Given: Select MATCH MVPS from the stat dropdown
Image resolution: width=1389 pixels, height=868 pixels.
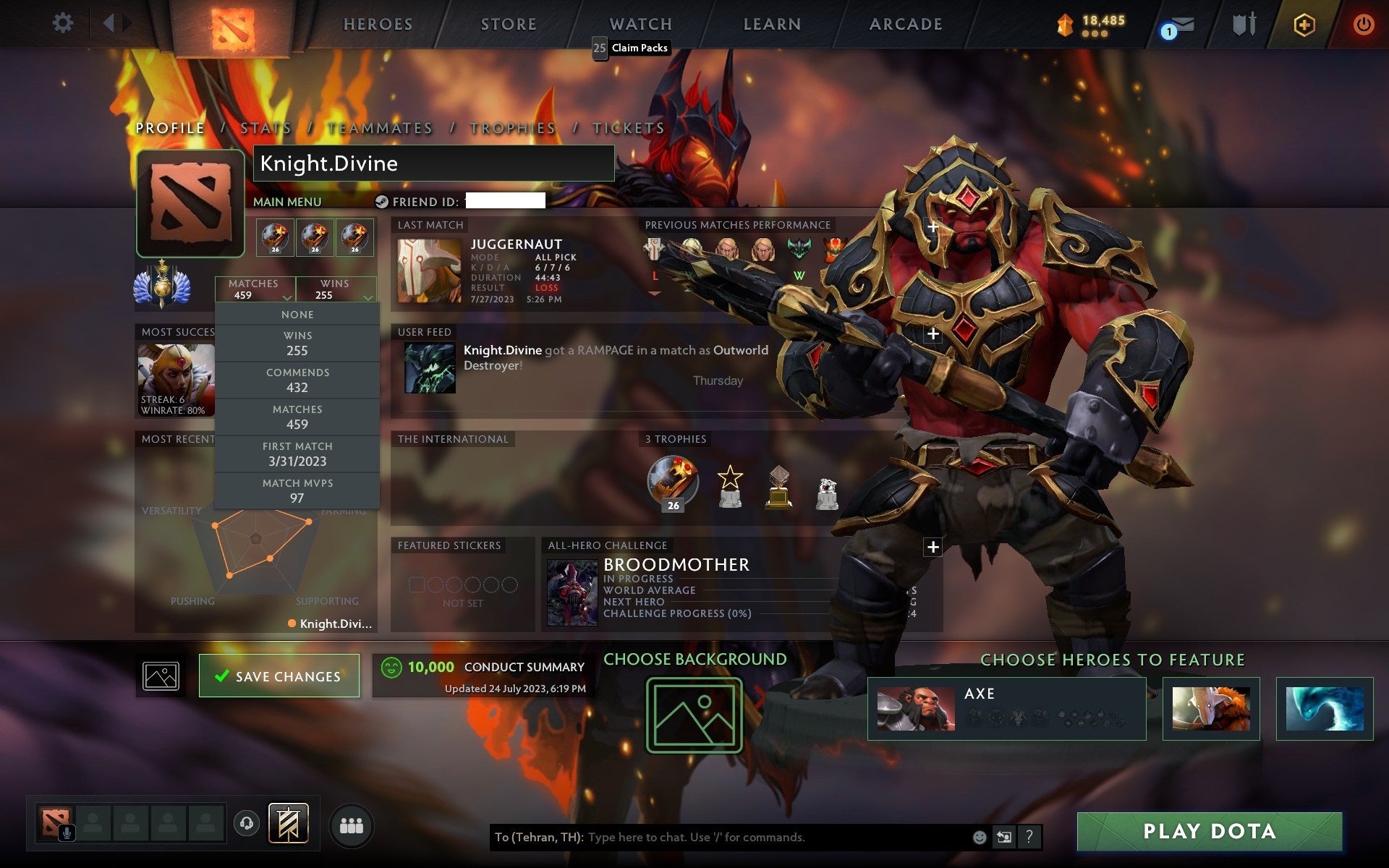Looking at the screenshot, I should pyautogui.click(x=298, y=490).
